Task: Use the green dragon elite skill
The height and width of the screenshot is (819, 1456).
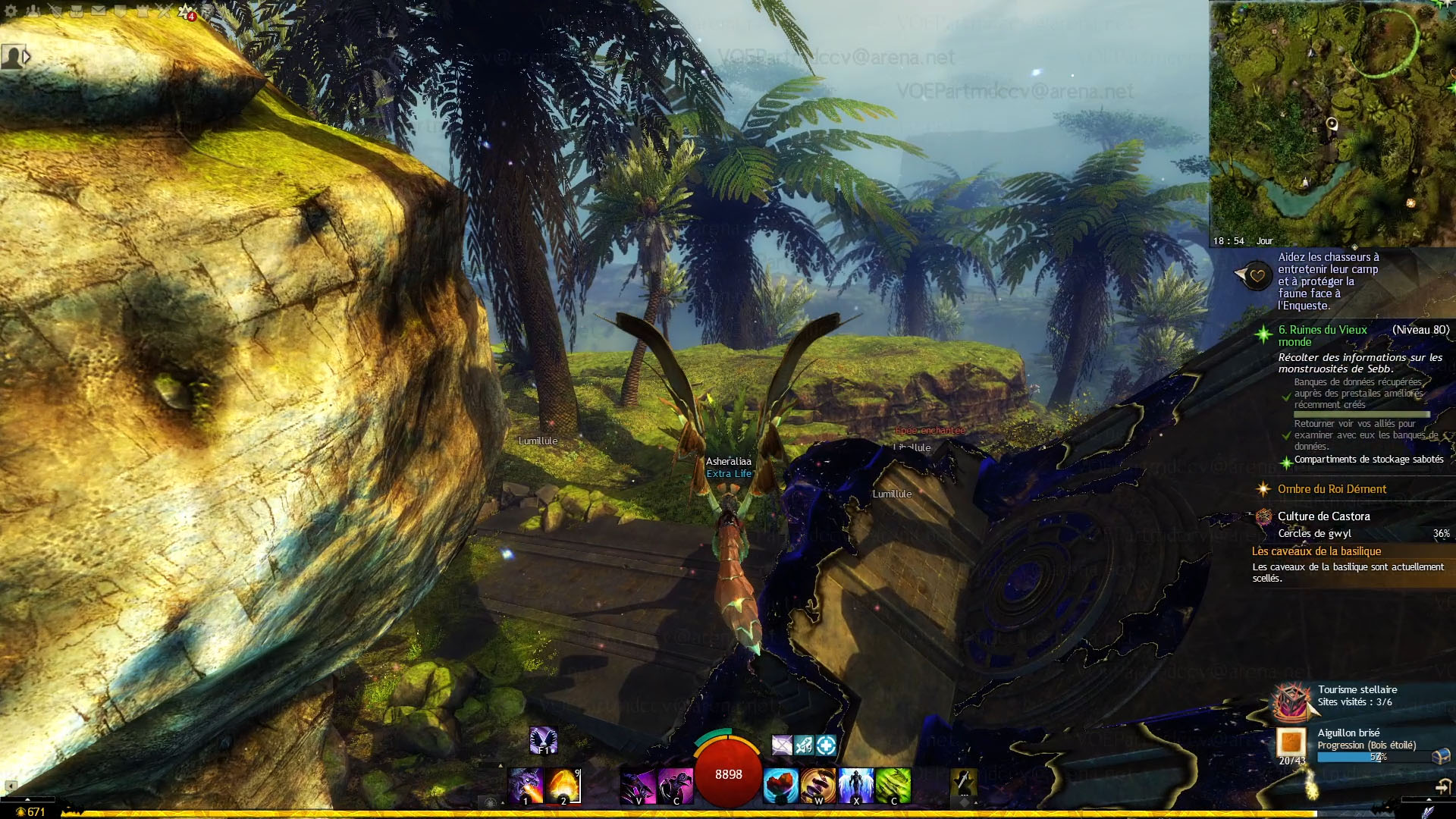Action: 893,785
